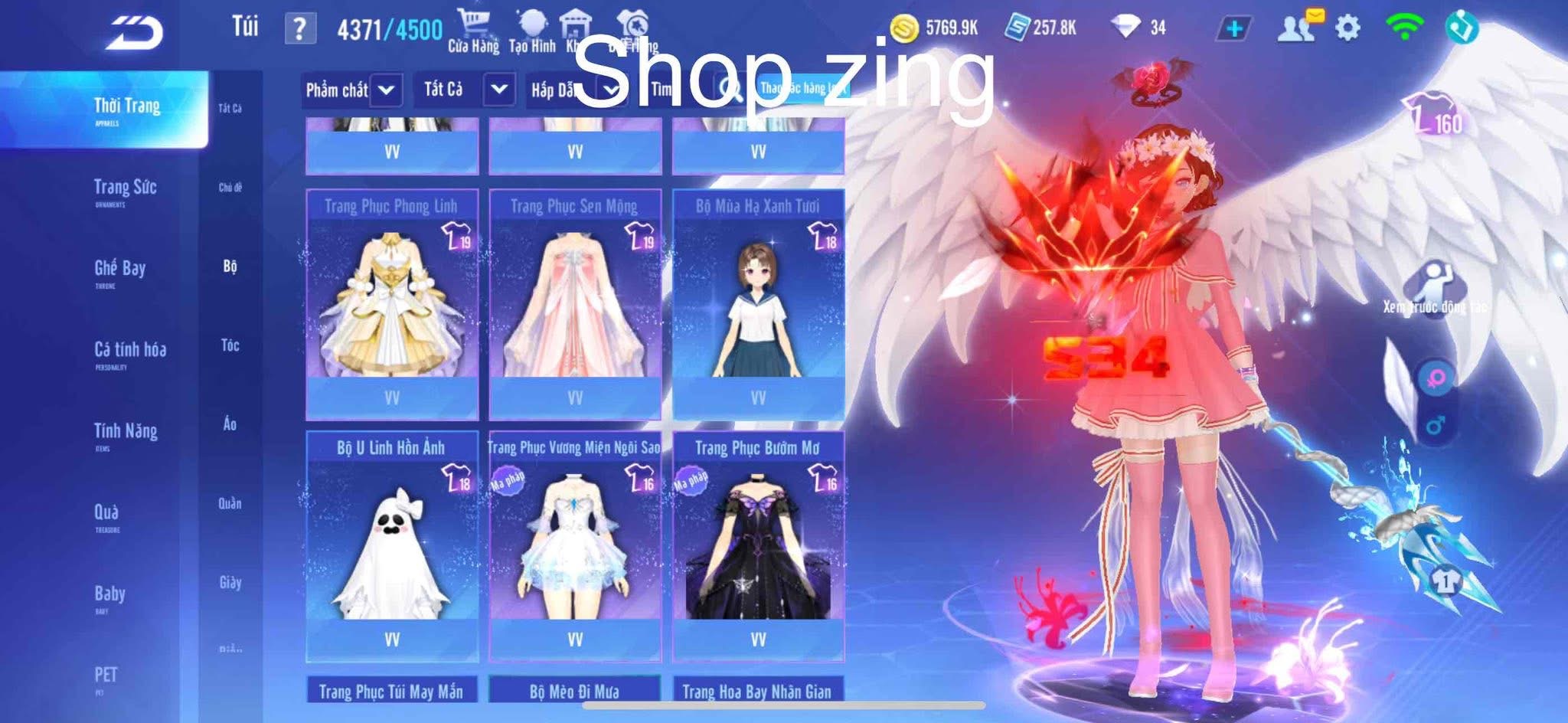
Task: Show the Baby category
Action: point(109,596)
